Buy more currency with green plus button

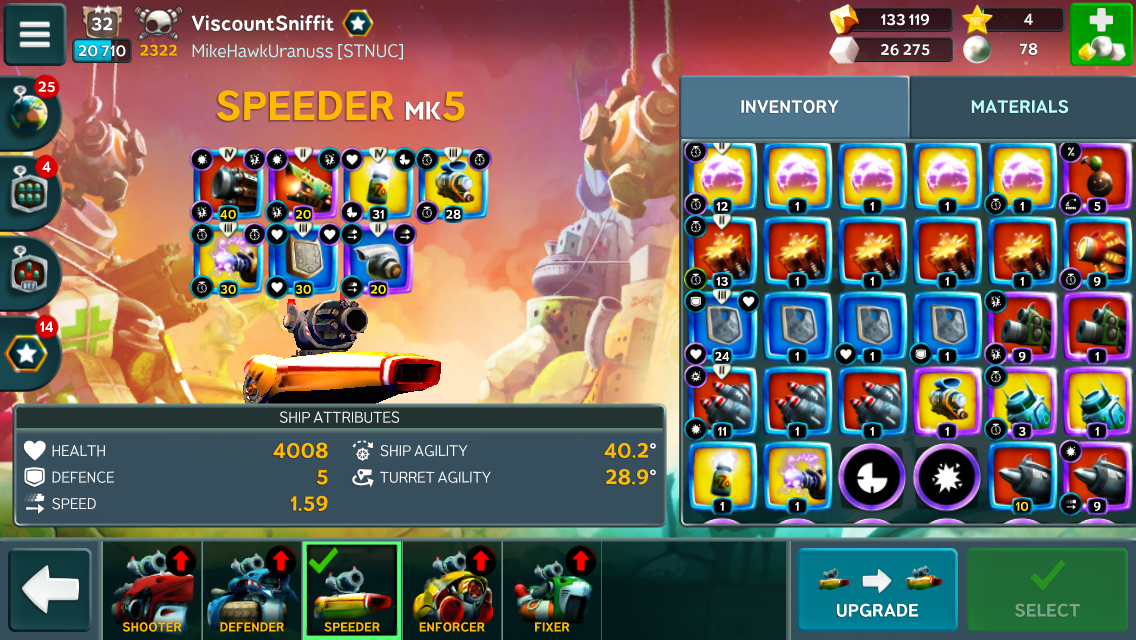[1101, 35]
